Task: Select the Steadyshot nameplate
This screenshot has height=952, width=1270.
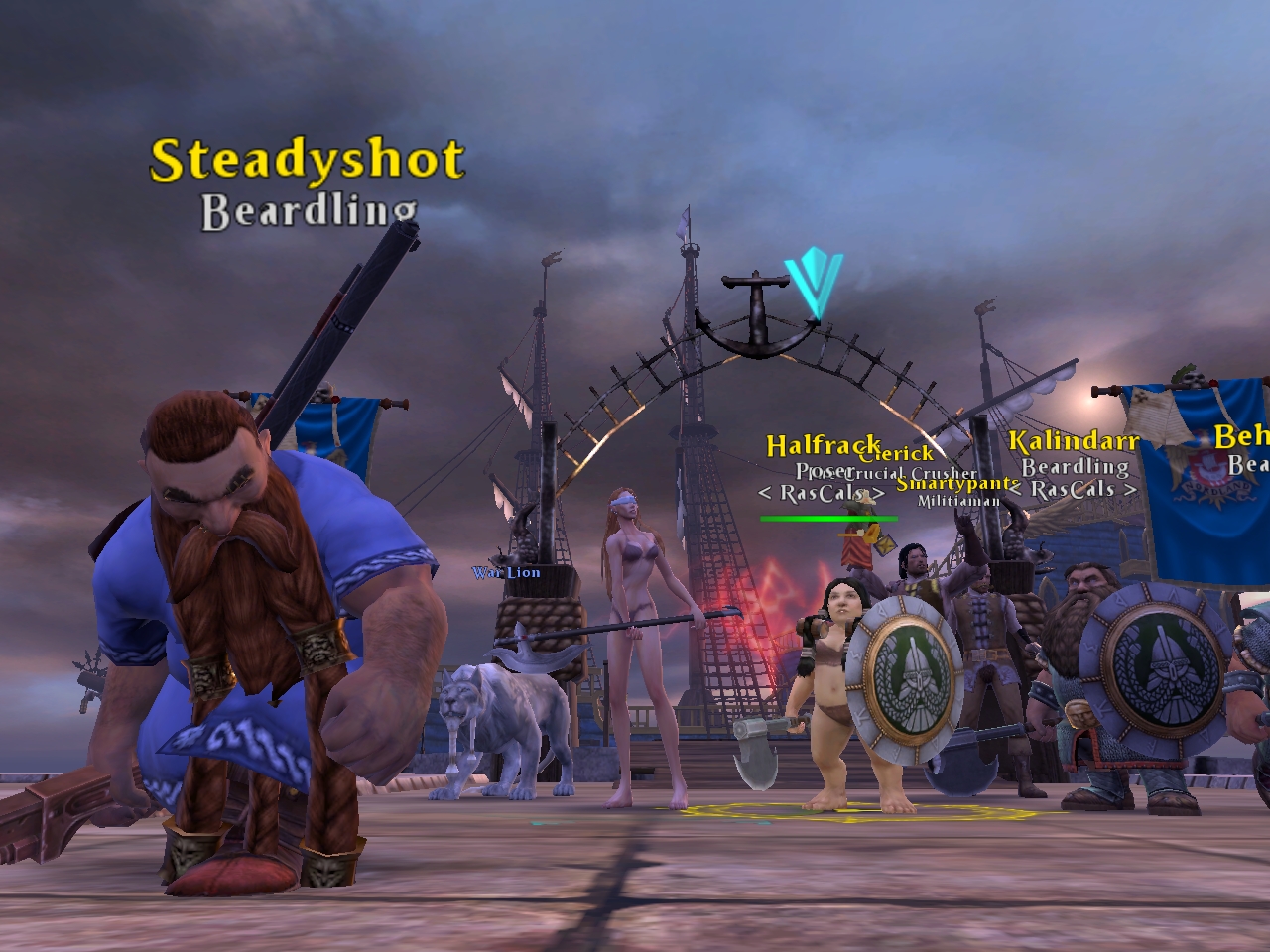Action: point(307,161)
